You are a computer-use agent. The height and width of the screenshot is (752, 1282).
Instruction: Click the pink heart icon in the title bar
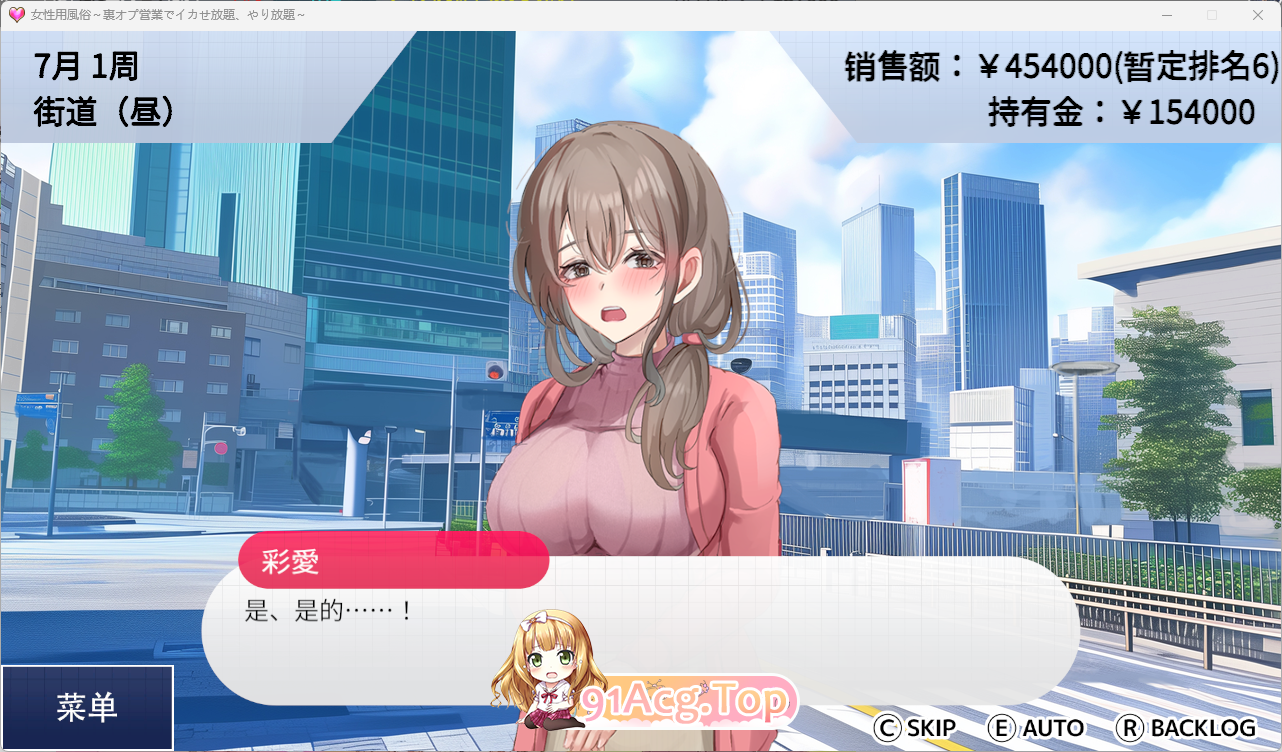coord(14,14)
